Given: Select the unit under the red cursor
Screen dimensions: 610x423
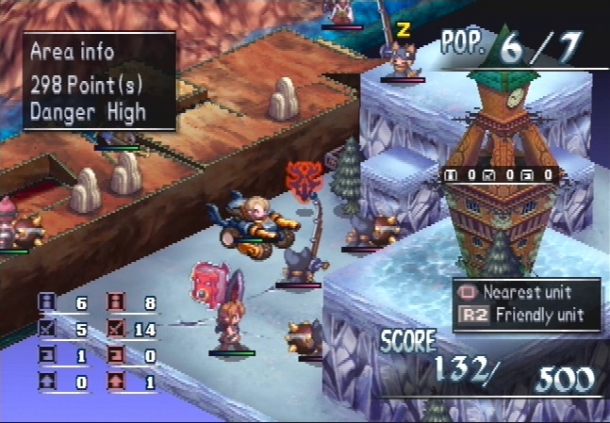Looking at the screenshot, I should tap(300, 262).
